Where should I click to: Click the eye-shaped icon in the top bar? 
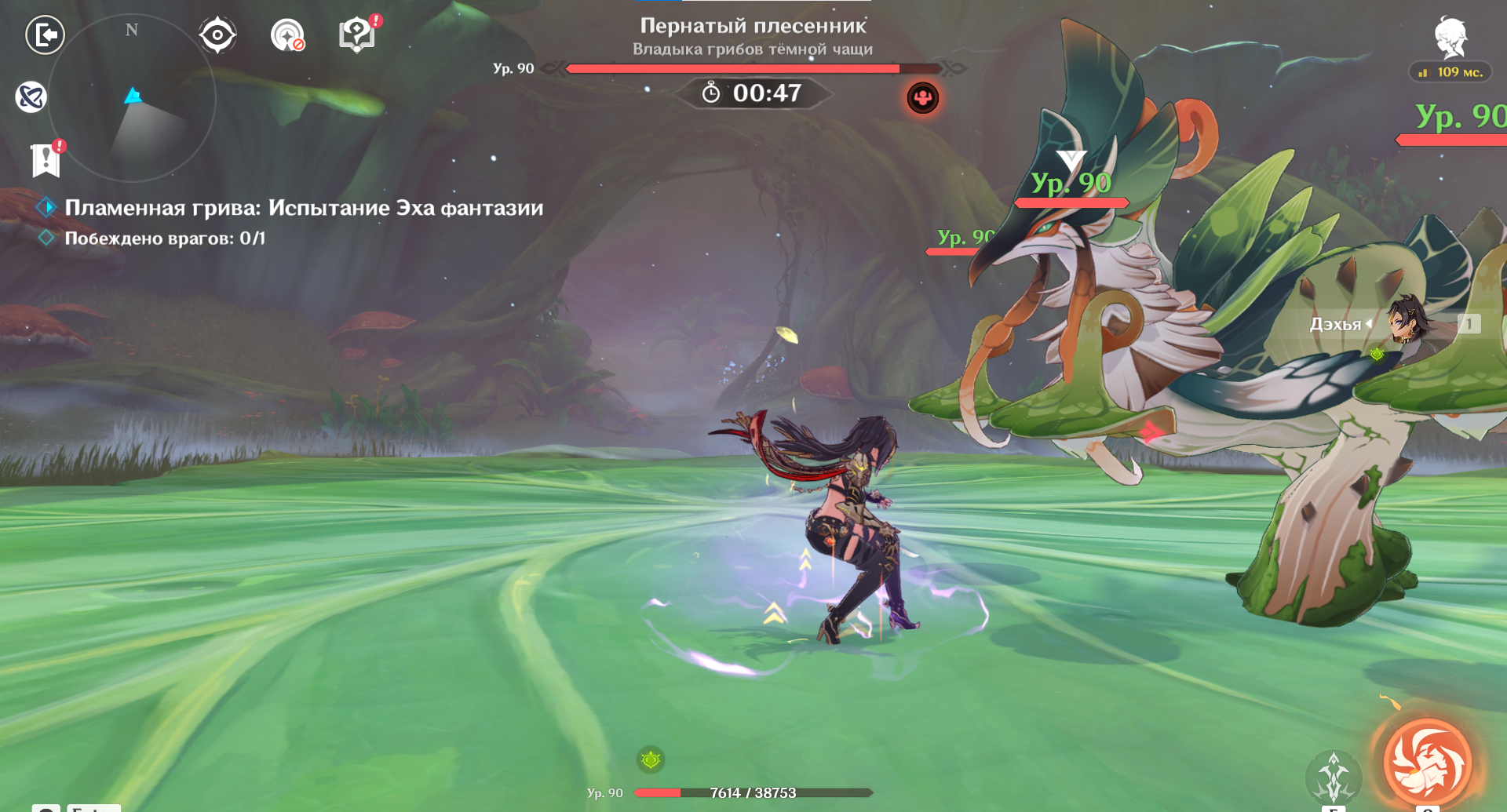pos(217,35)
